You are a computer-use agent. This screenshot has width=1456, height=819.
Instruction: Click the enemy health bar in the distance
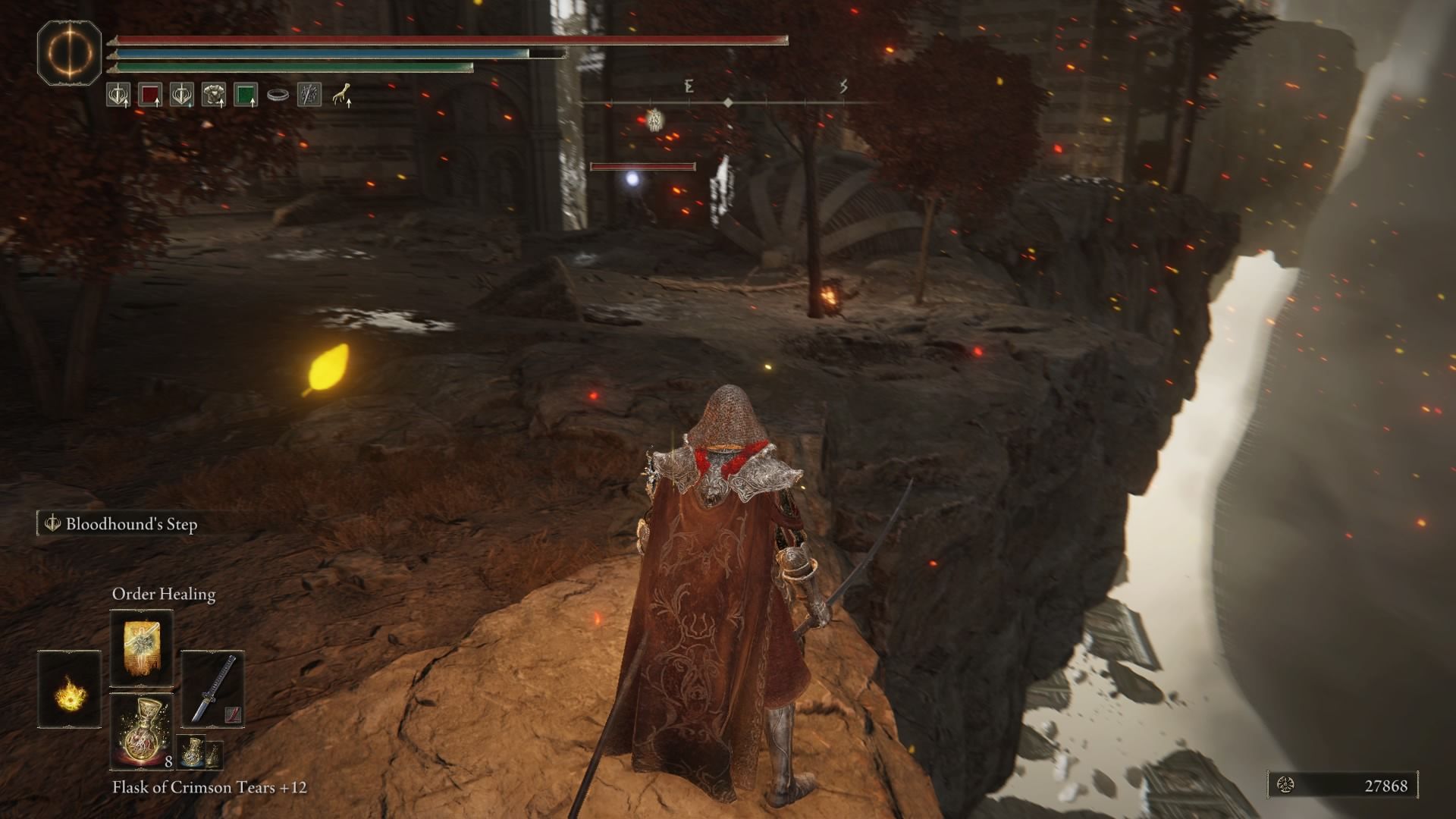coord(642,165)
